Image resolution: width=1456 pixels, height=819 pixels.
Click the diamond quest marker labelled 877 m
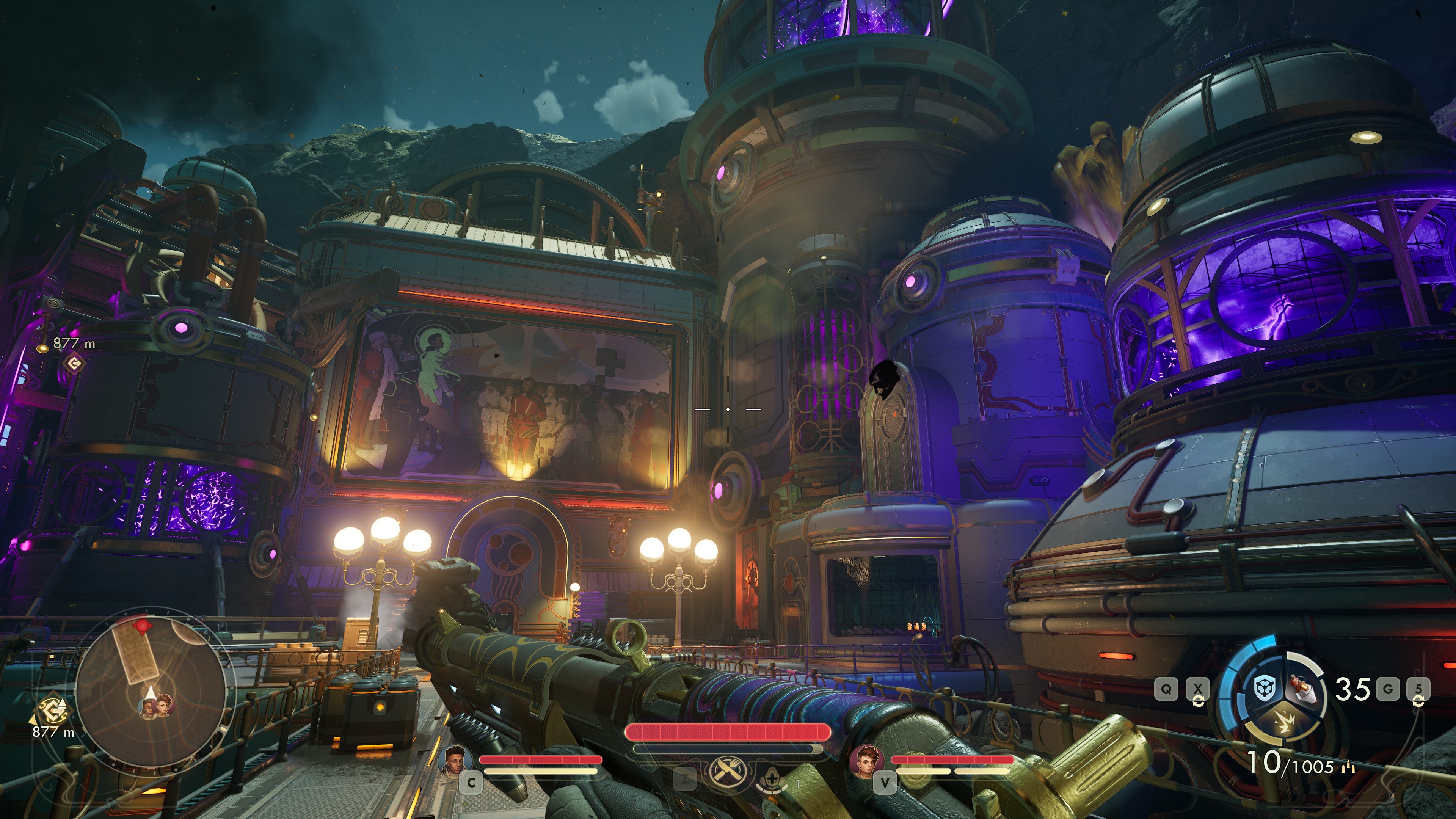73,363
